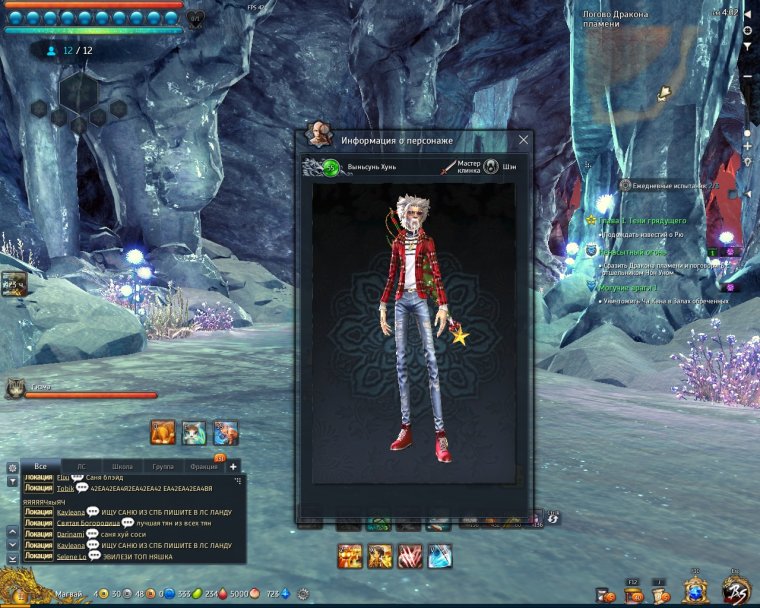Jump chat to the latest message

12,557
